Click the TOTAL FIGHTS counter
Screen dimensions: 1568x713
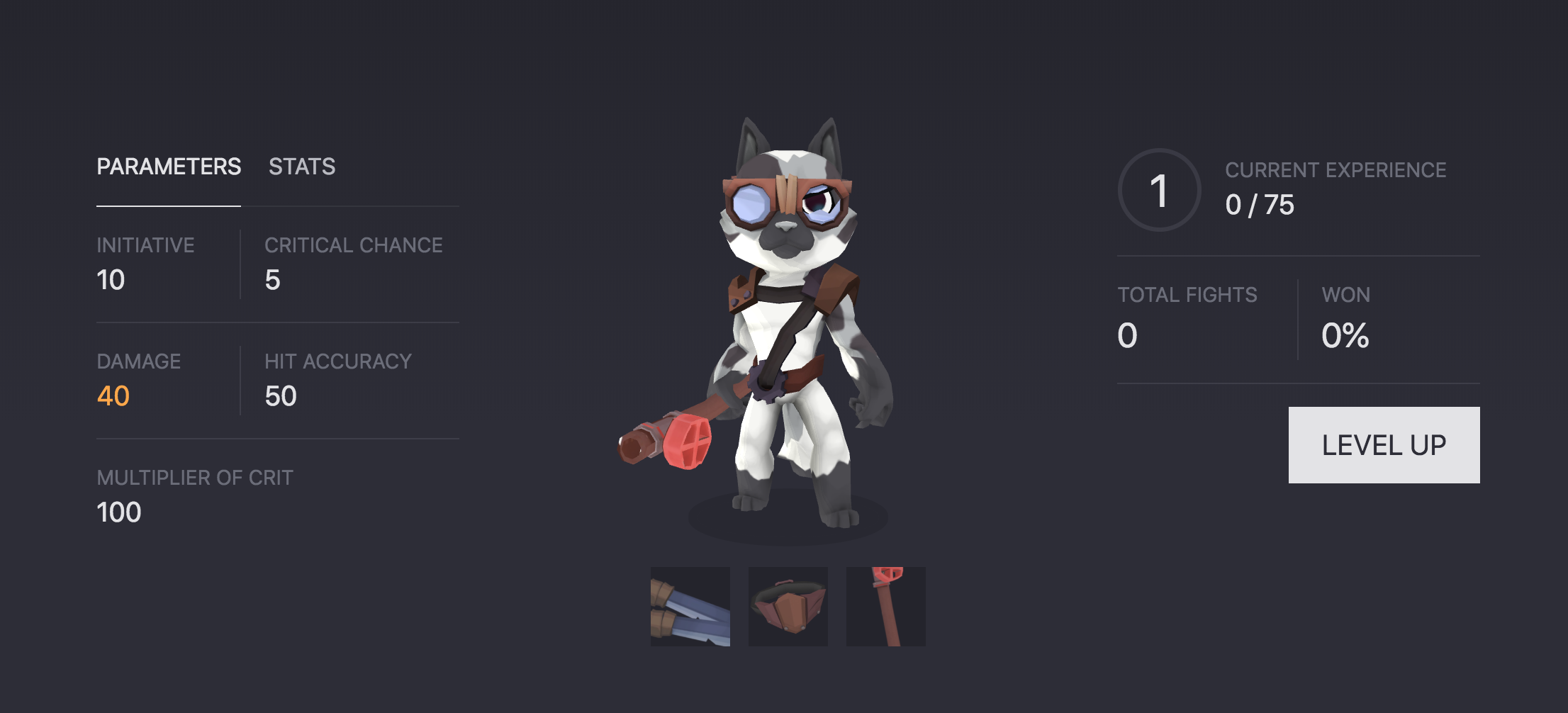click(1126, 337)
